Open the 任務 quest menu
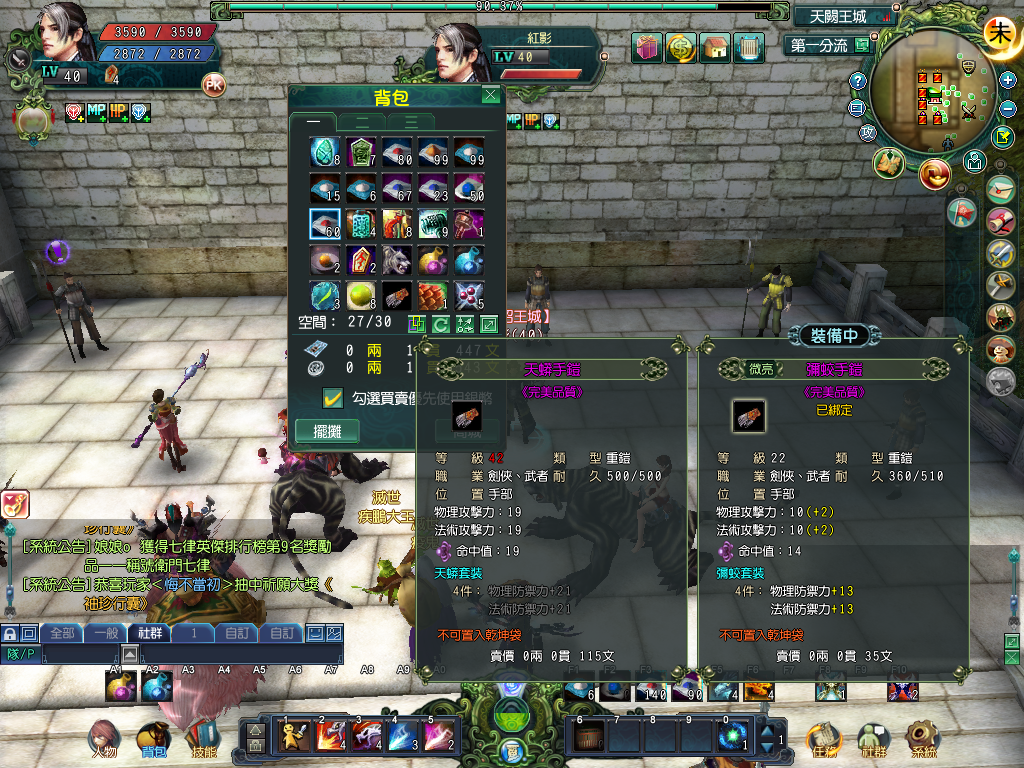The height and width of the screenshot is (768, 1024). [x=822, y=739]
